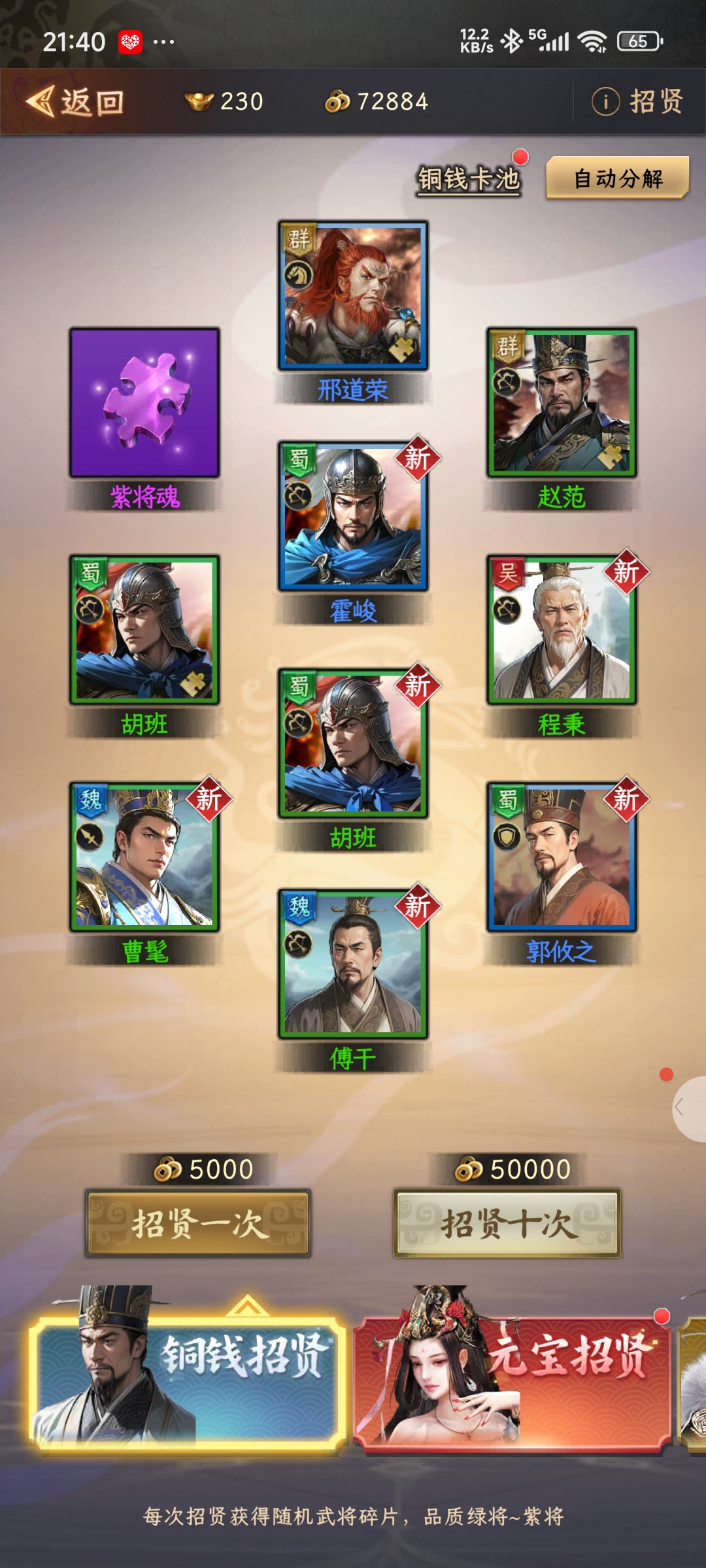Tap the 返回 back button

75,103
